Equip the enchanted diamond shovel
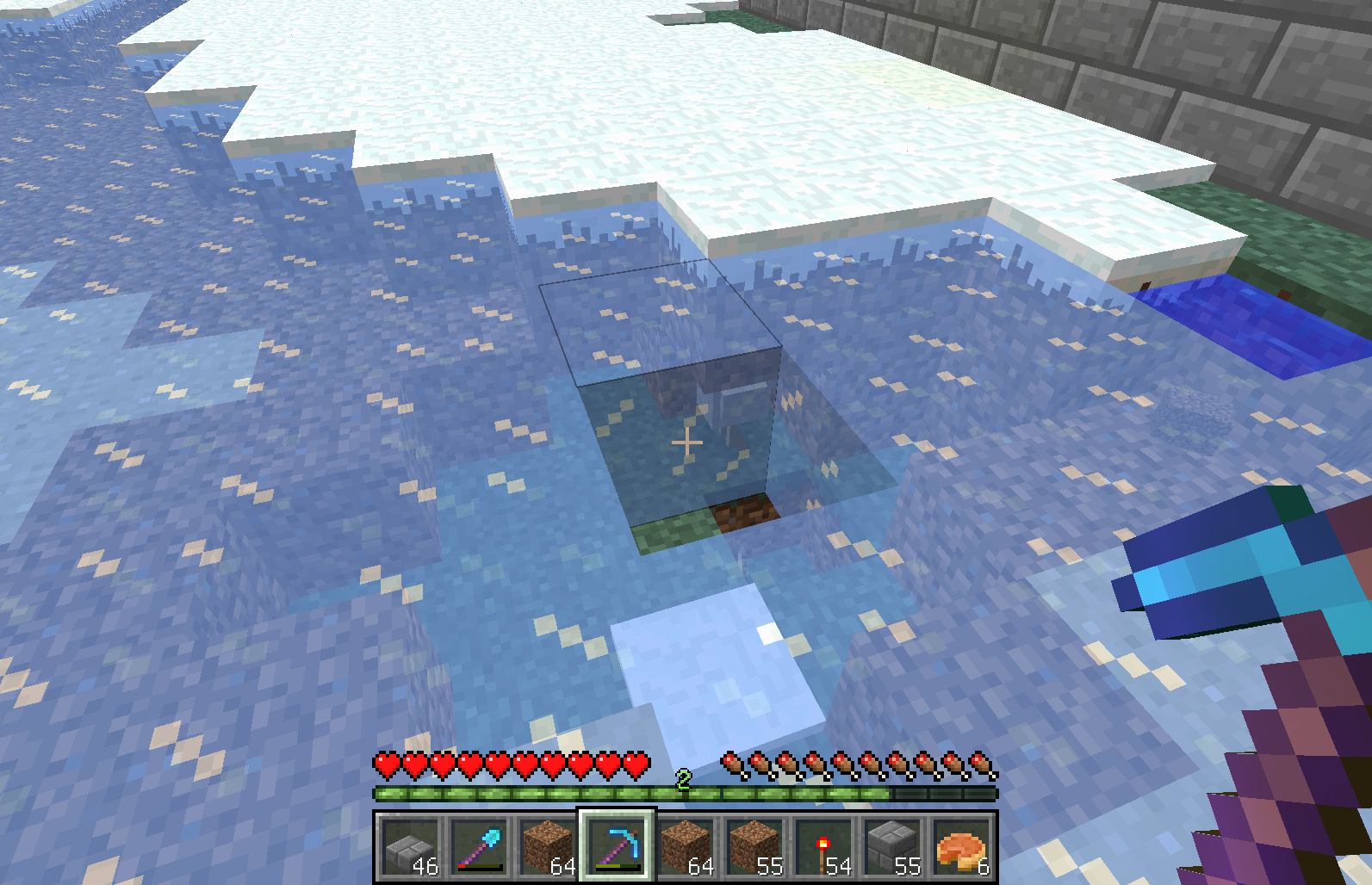 point(479,846)
